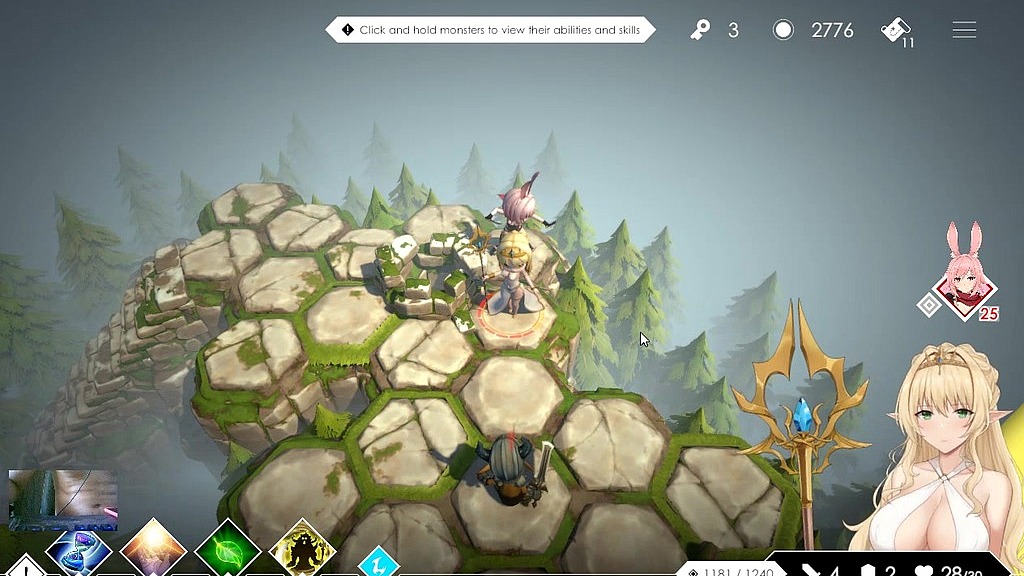This screenshot has height=576, width=1024.
Task: Select the yellow golem silhouette skill
Action: pyautogui.click(x=302, y=551)
